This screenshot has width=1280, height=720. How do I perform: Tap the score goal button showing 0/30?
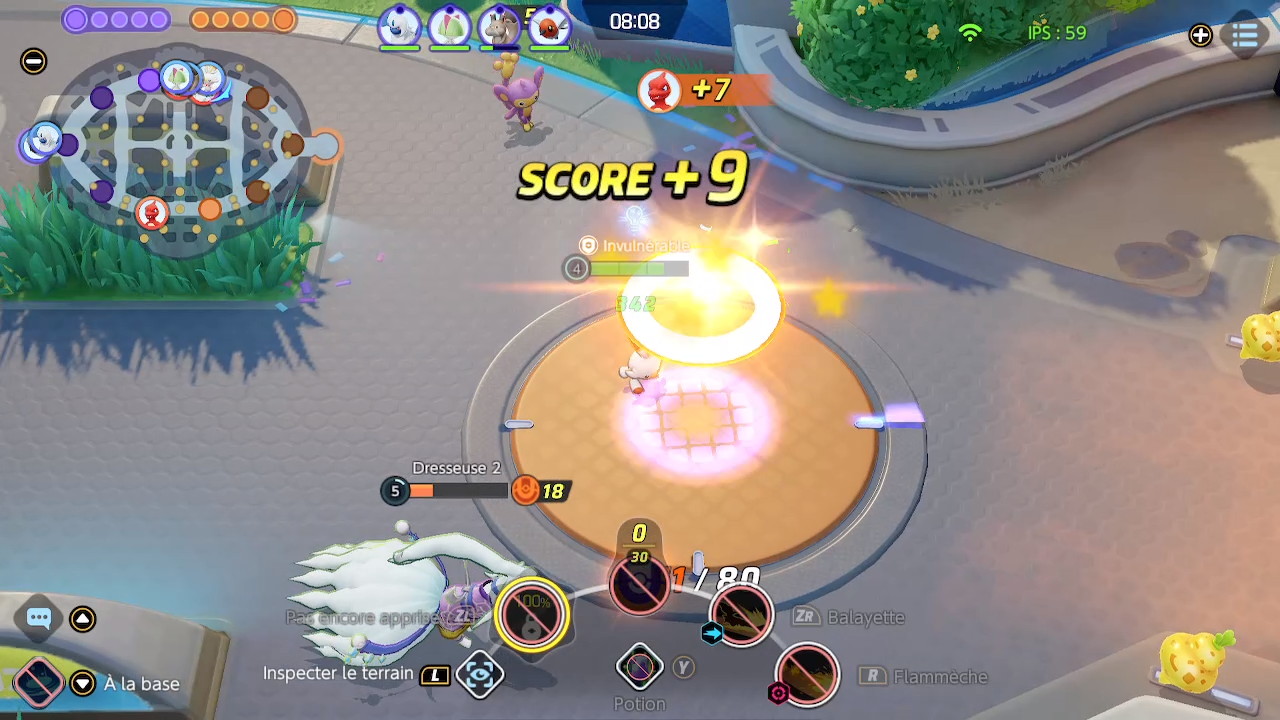(x=639, y=580)
